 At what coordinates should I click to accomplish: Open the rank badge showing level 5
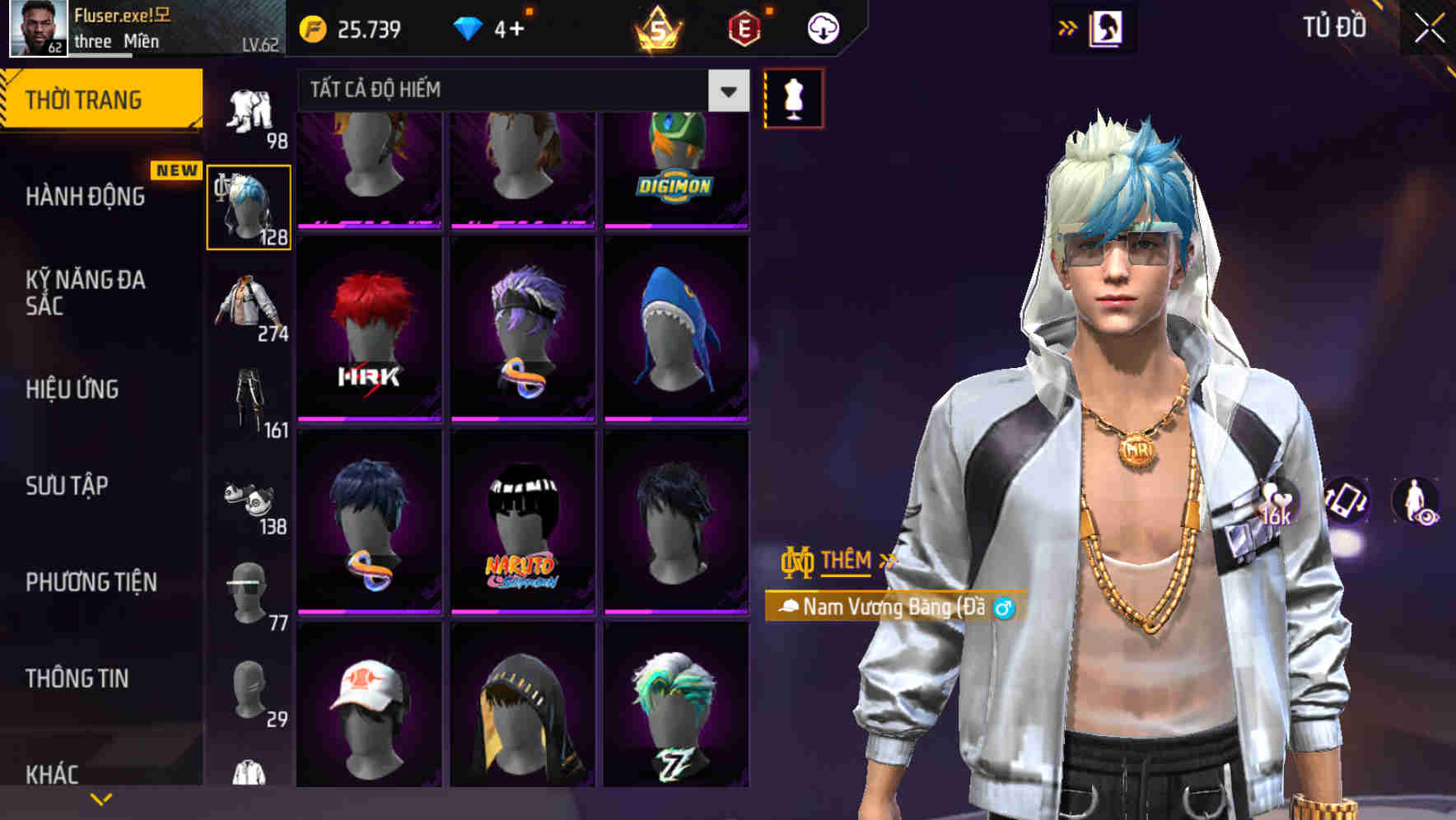click(x=659, y=29)
